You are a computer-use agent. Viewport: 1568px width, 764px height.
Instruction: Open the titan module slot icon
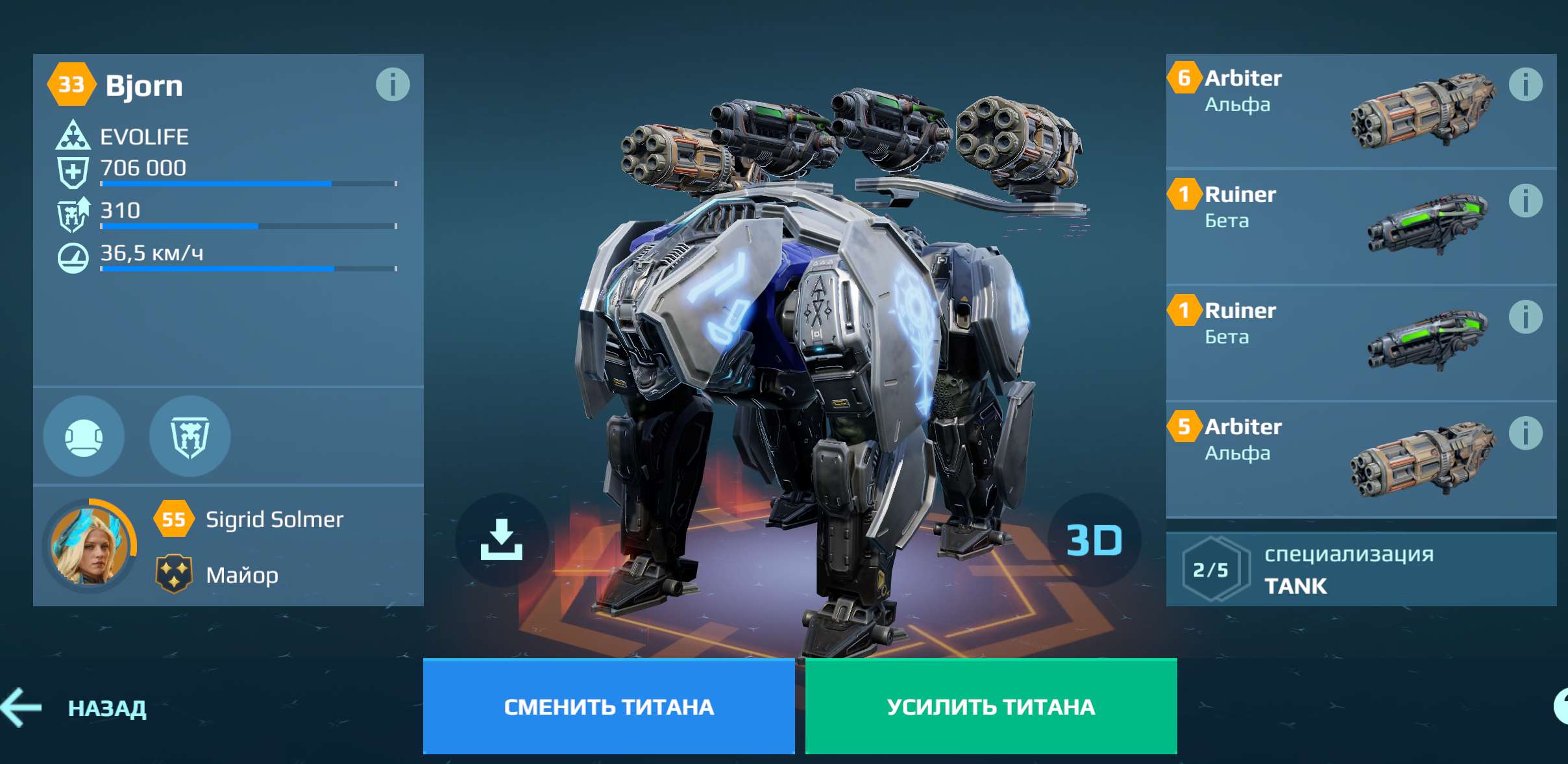189,437
